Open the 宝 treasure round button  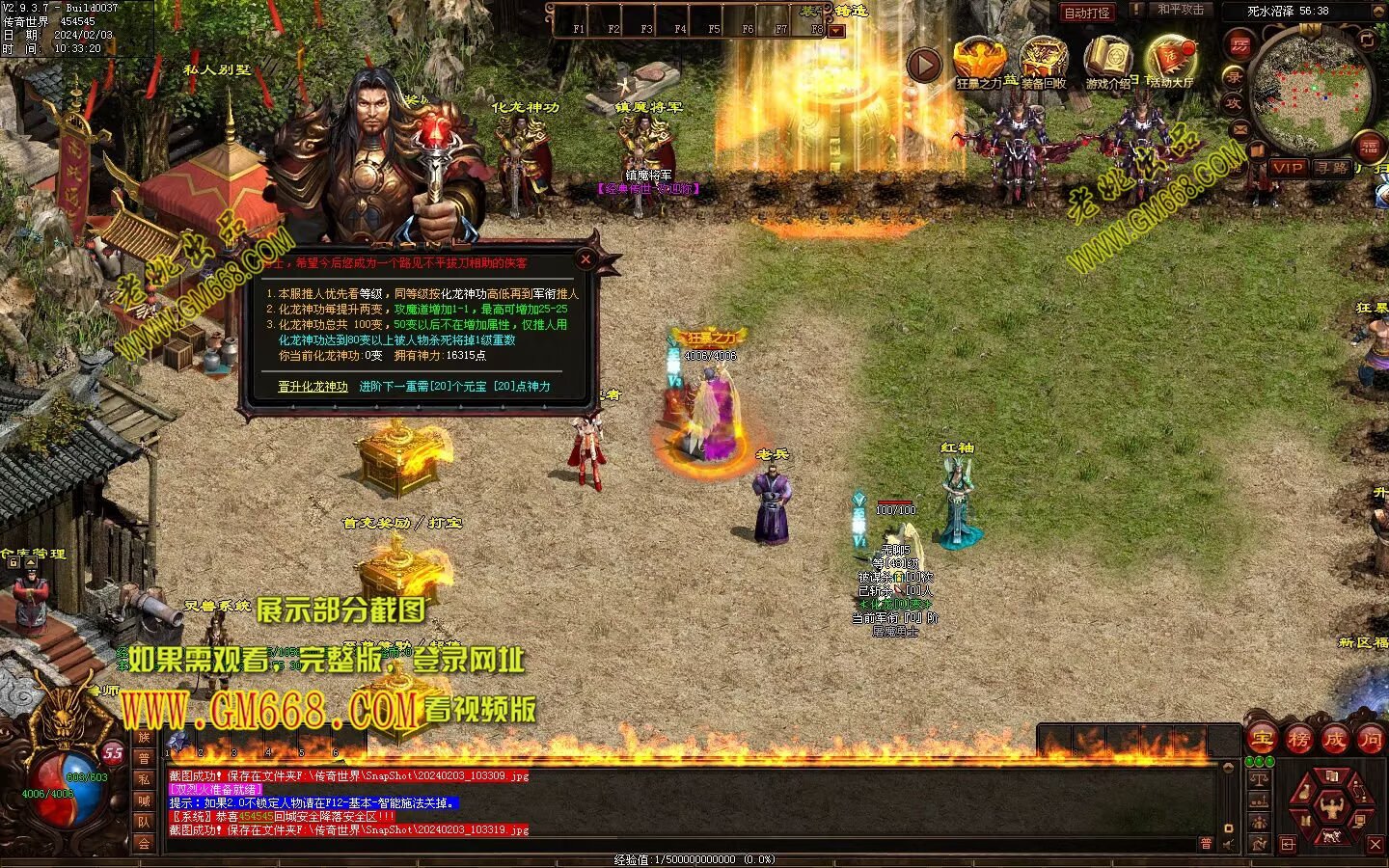(x=1262, y=740)
